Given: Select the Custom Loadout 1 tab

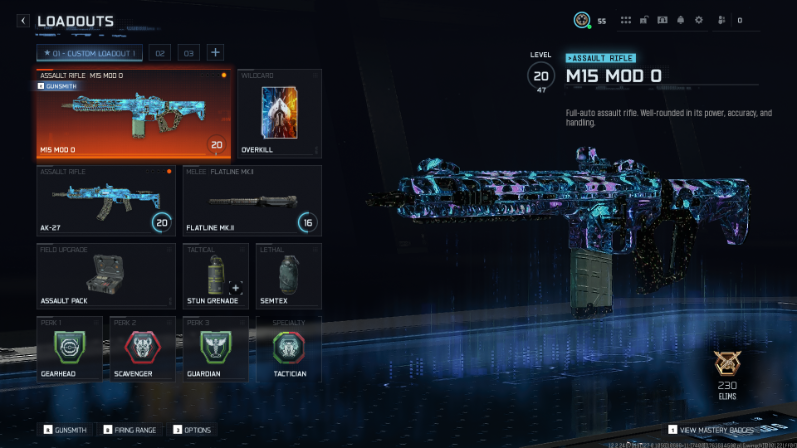Looking at the screenshot, I should coord(91,53).
